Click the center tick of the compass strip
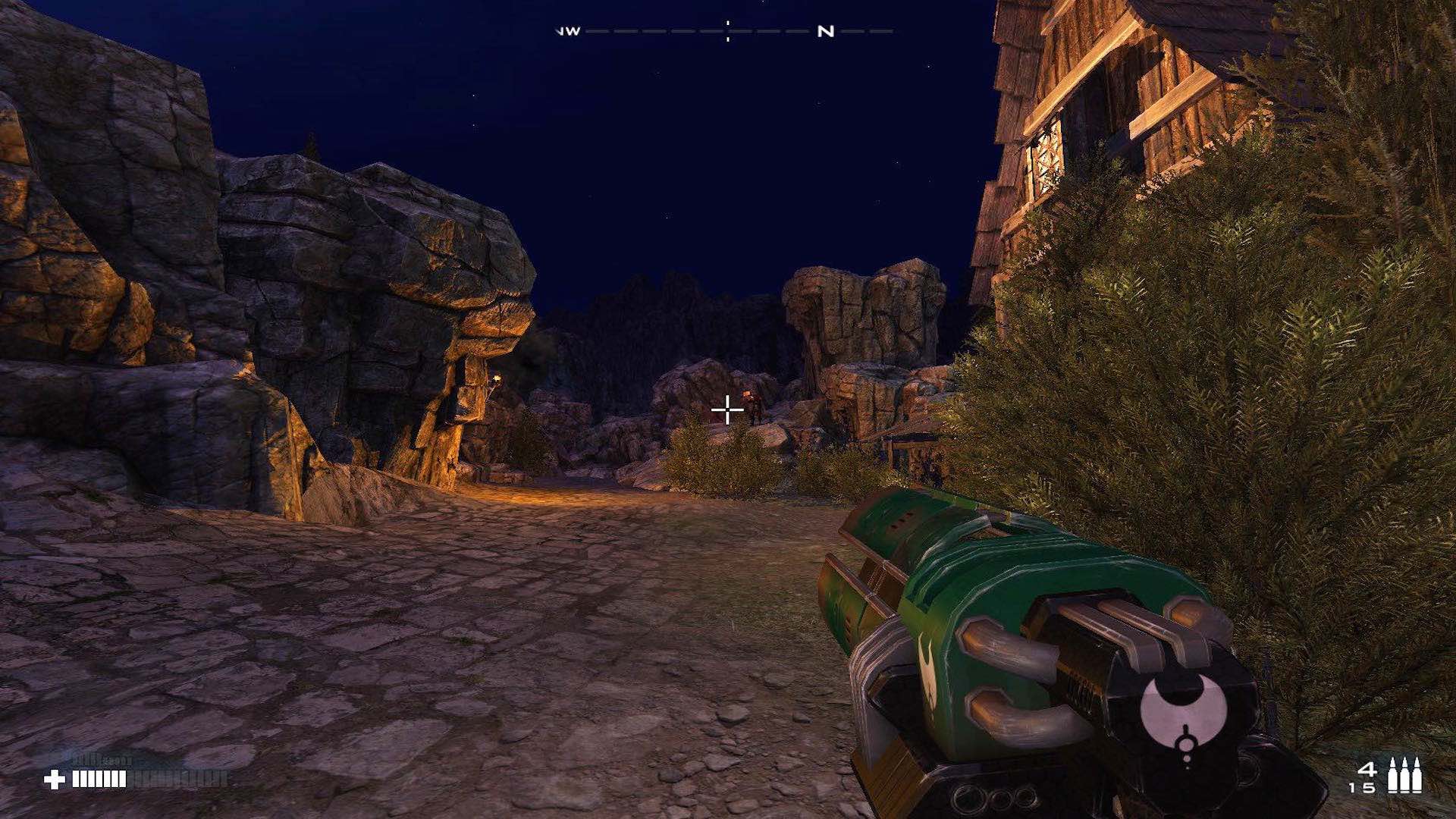Viewport: 1456px width, 819px height. click(x=727, y=32)
